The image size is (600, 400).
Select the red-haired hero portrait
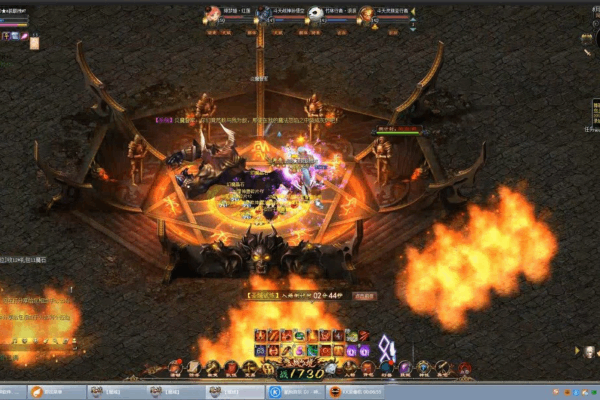click(212, 15)
